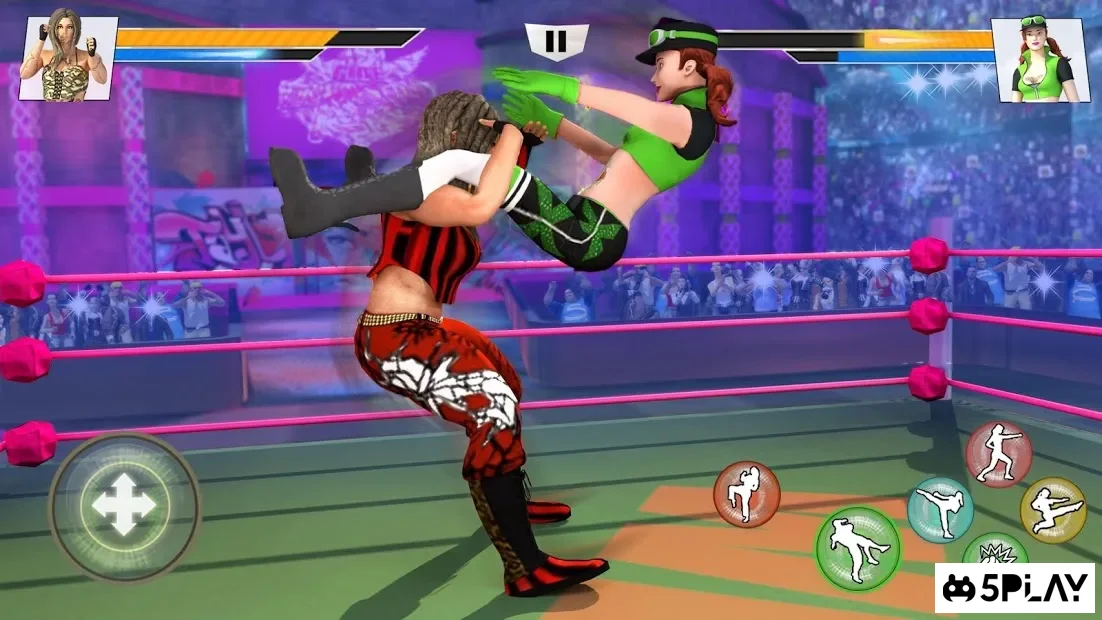The height and width of the screenshot is (620, 1102).
Task: Use the red knee strike move
Action: click(x=746, y=494)
